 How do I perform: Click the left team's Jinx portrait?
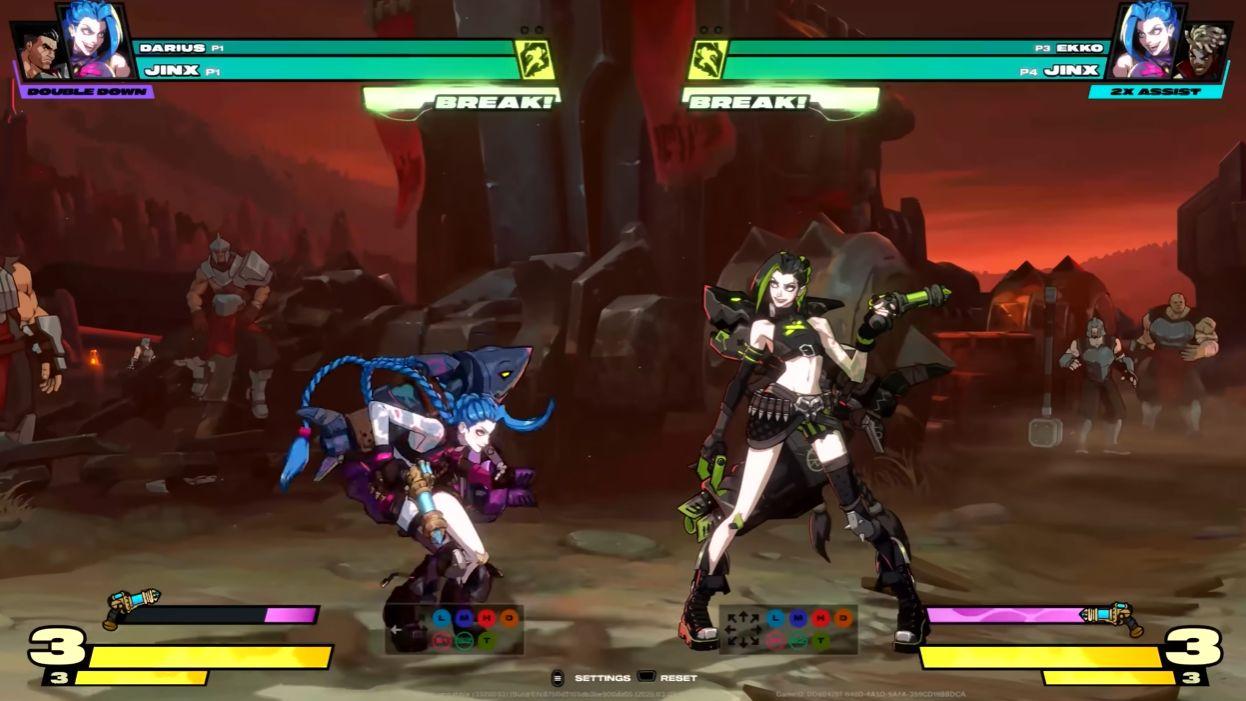point(97,42)
